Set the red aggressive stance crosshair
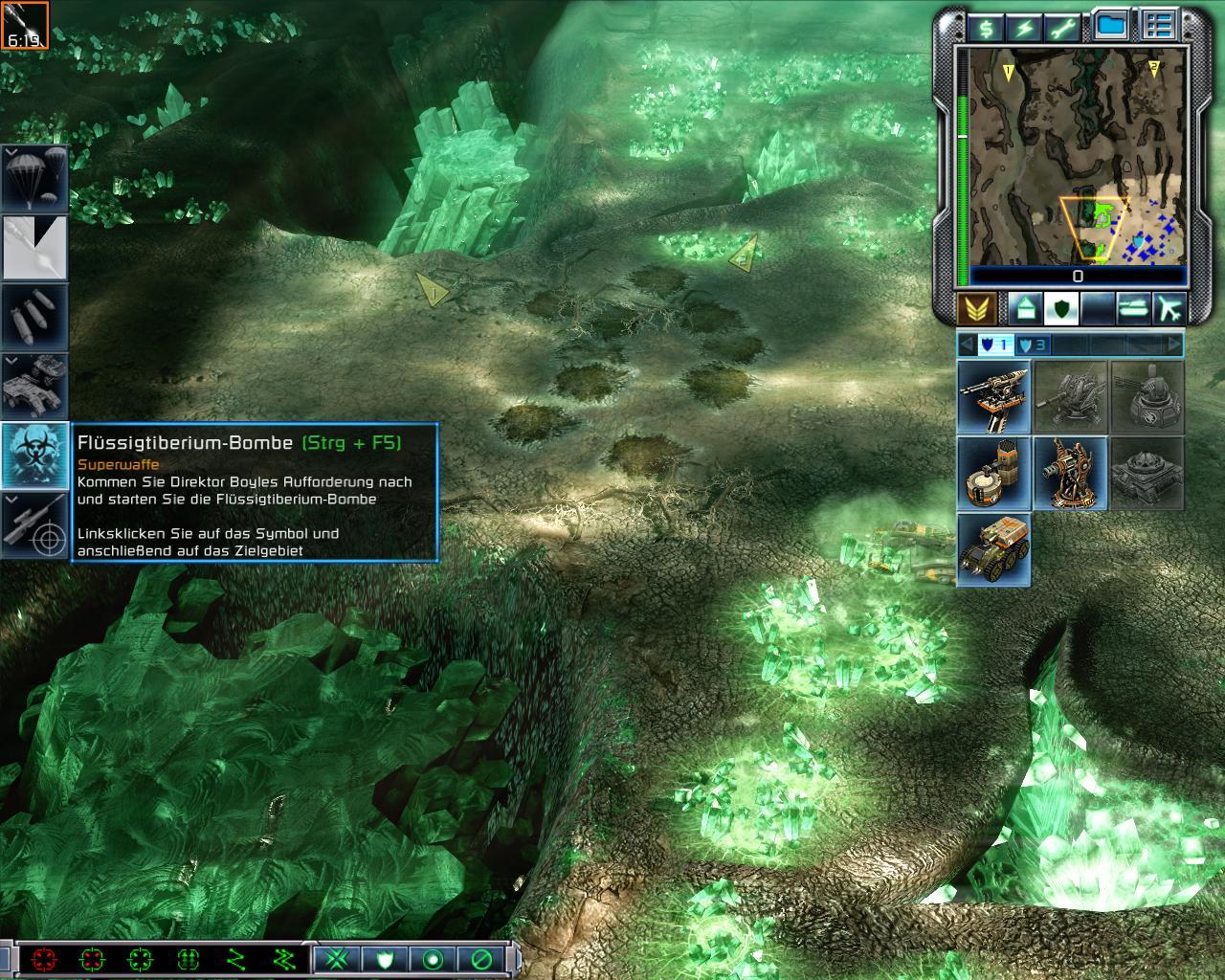The image size is (1225, 980). click(x=43, y=959)
